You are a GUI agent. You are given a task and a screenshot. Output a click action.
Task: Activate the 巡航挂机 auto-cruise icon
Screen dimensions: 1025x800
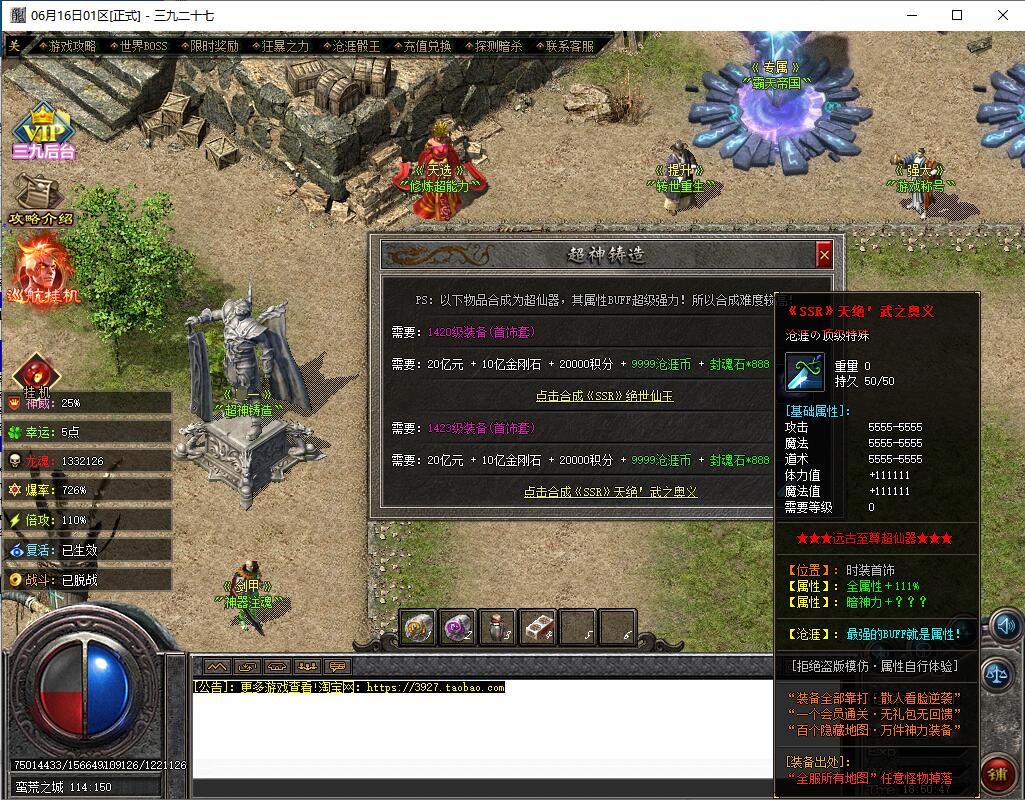[x=43, y=268]
